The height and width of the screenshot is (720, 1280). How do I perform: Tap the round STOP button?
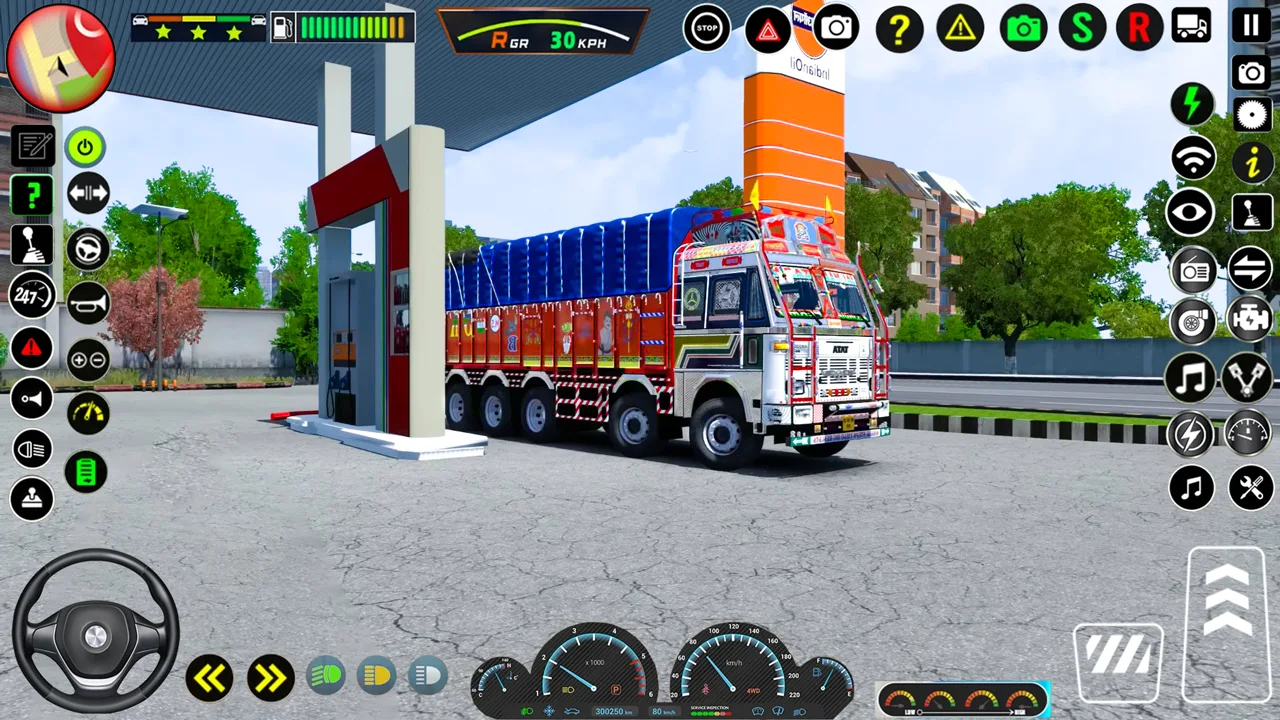point(707,28)
